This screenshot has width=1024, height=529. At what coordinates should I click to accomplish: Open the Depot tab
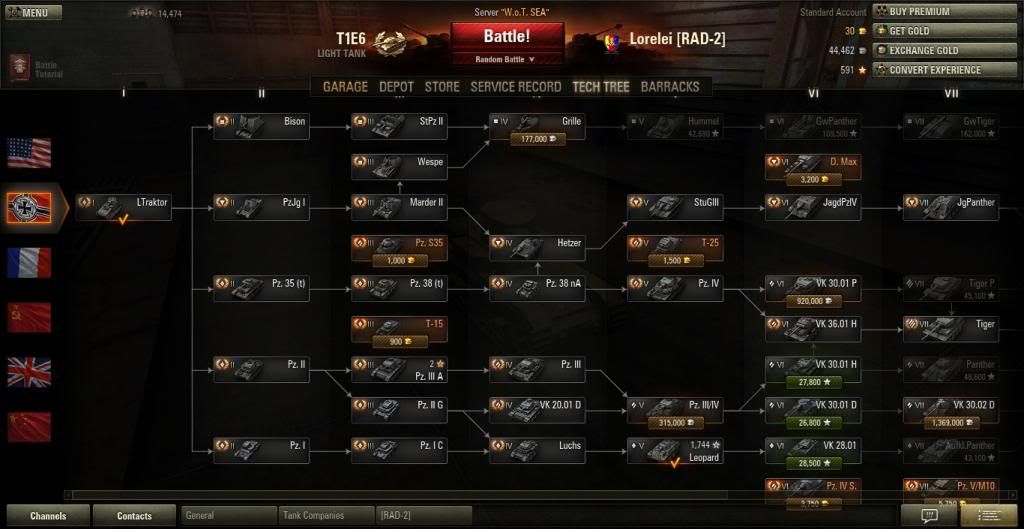coord(396,87)
